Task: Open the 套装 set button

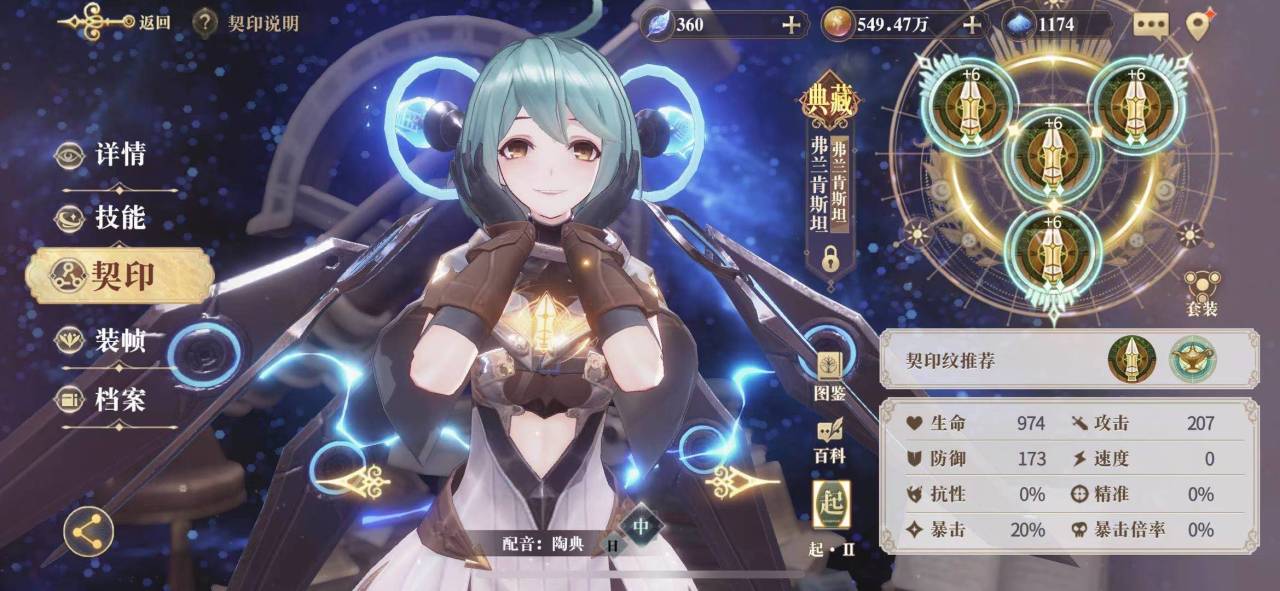Action: 1201,294
